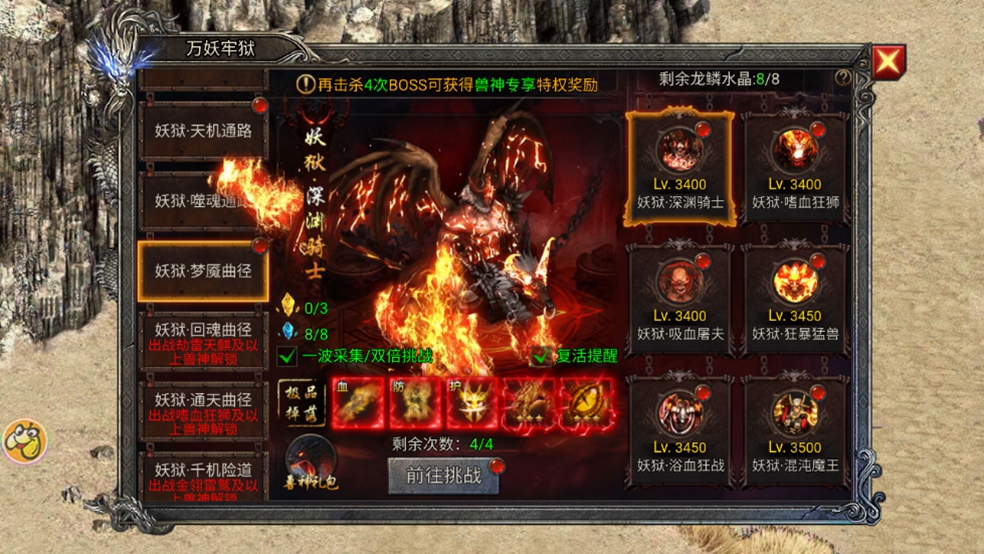Viewport: 984px width, 554px height.
Task: Click the 前往挑战 challenge button
Action: click(x=444, y=476)
